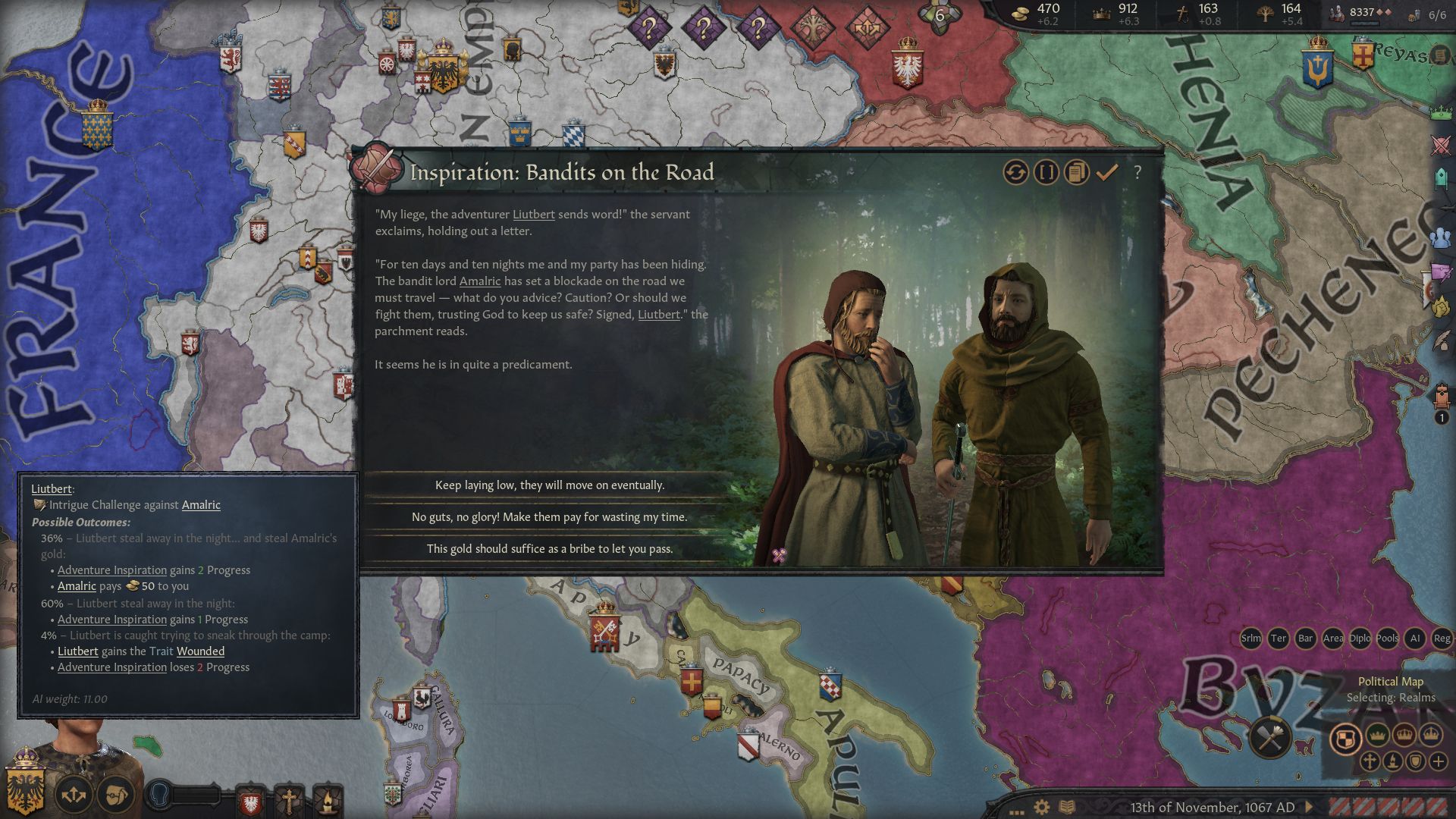Open the council blue figures side tab
The height and width of the screenshot is (819, 1456).
(1441, 238)
